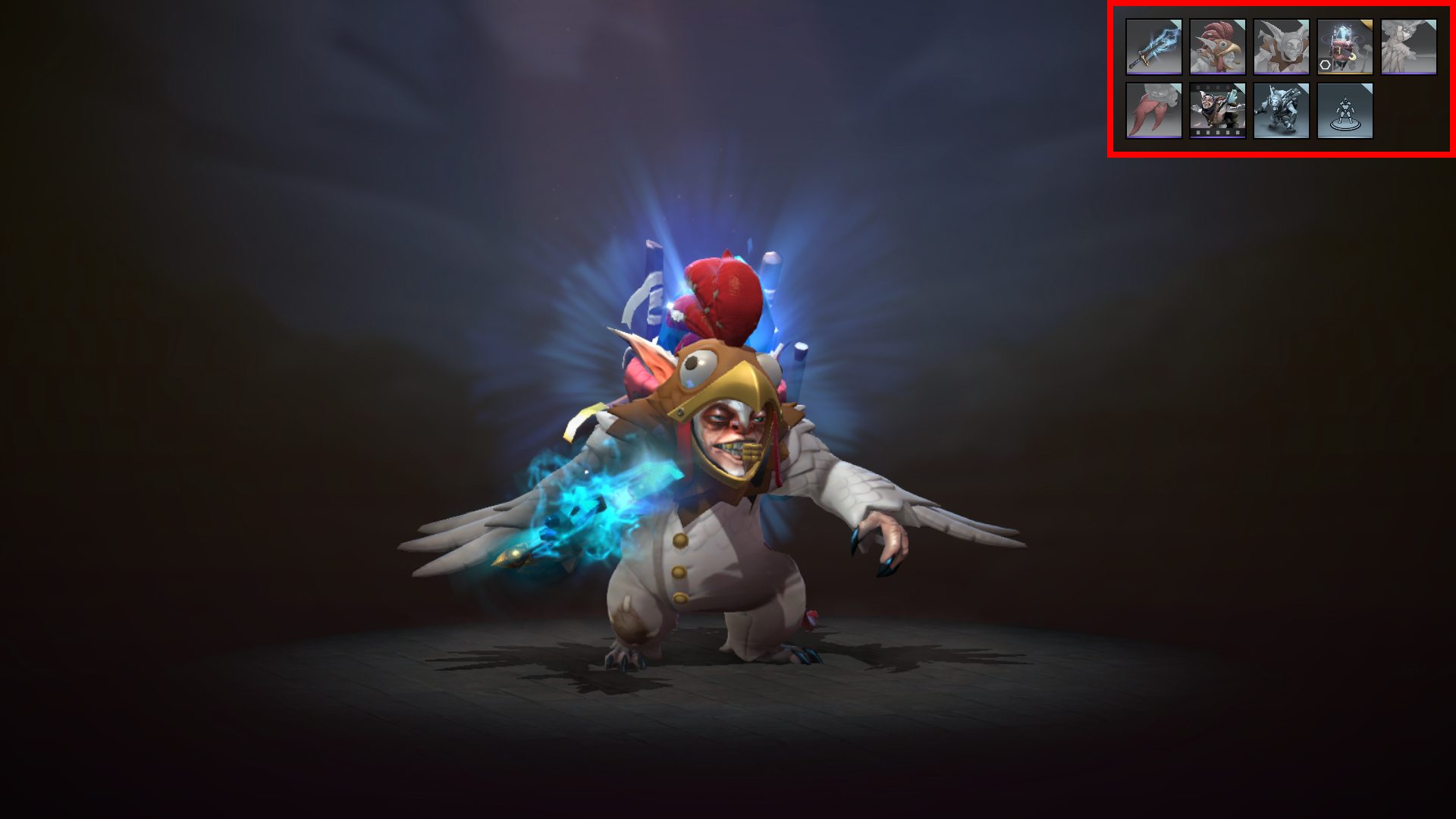Select the silver Meepo ambient effect slot
This screenshot has height=819, width=1456.
point(1281,111)
